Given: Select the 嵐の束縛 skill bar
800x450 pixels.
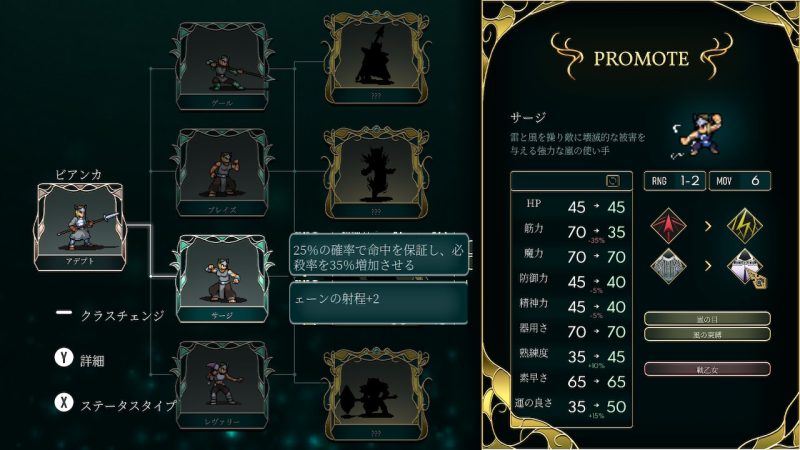Looking at the screenshot, I should 707,334.
